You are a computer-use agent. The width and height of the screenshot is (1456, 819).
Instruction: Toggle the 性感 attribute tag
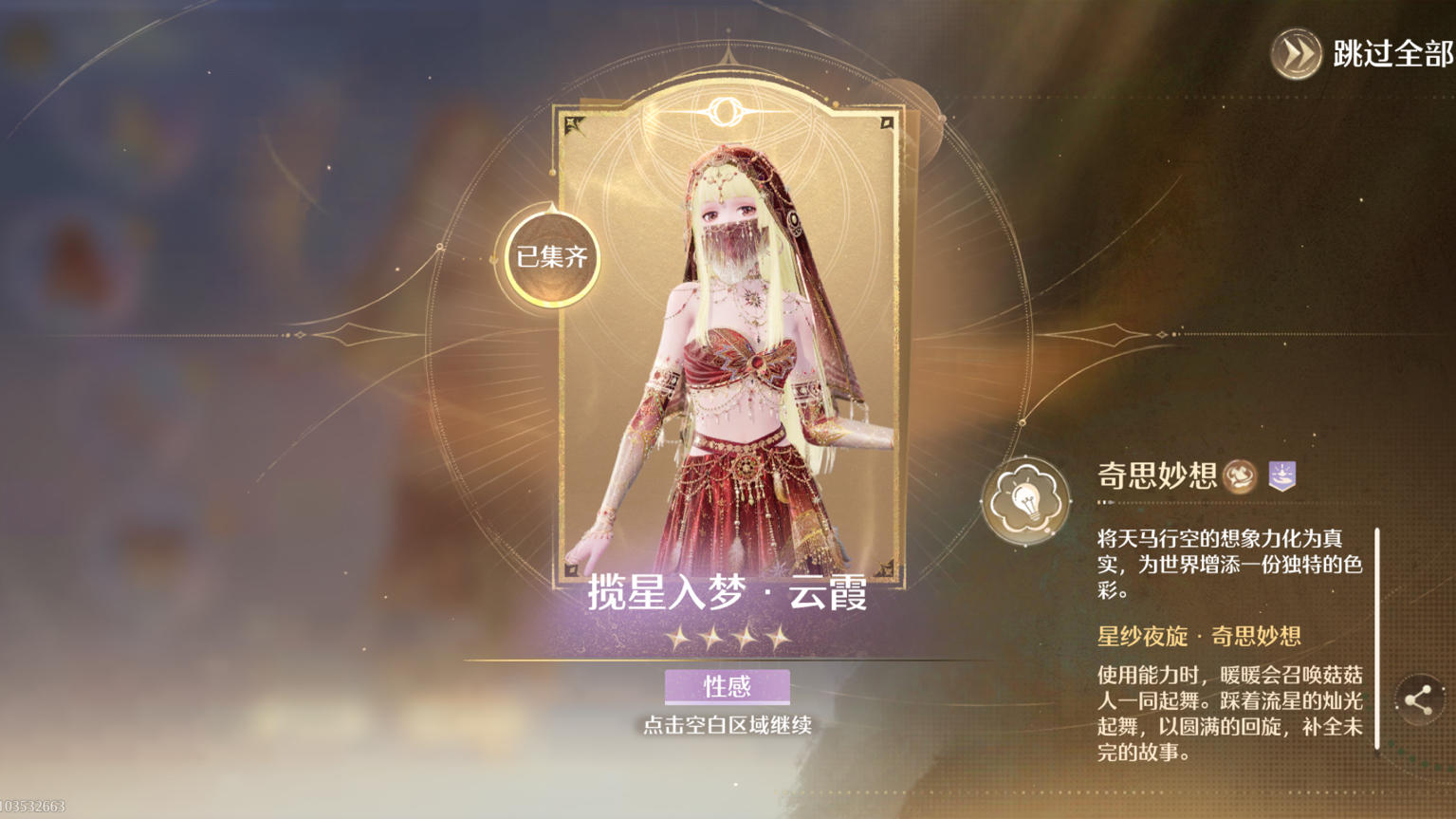[x=728, y=686]
